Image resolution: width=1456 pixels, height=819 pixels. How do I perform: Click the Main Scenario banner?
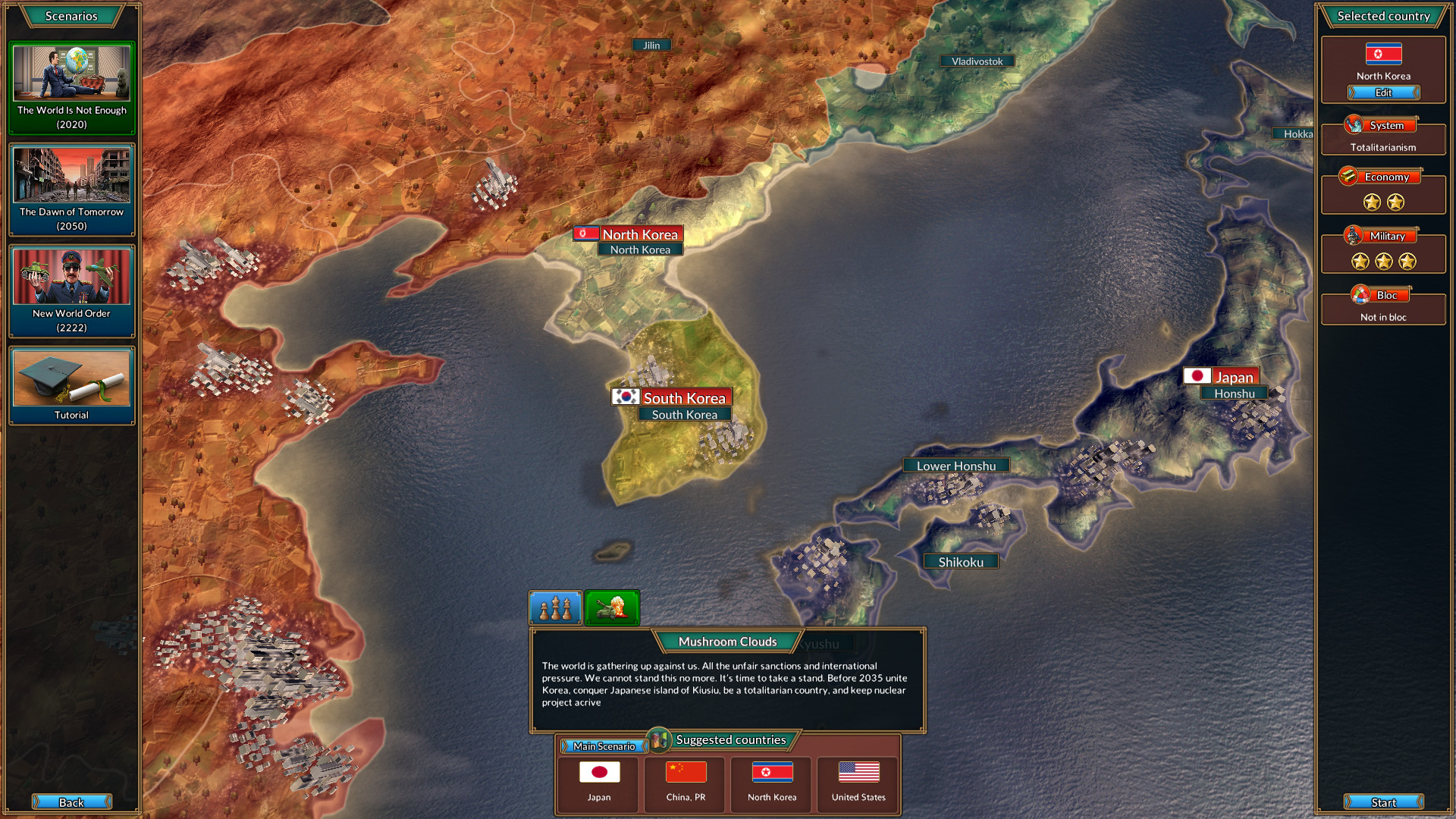[x=604, y=746]
